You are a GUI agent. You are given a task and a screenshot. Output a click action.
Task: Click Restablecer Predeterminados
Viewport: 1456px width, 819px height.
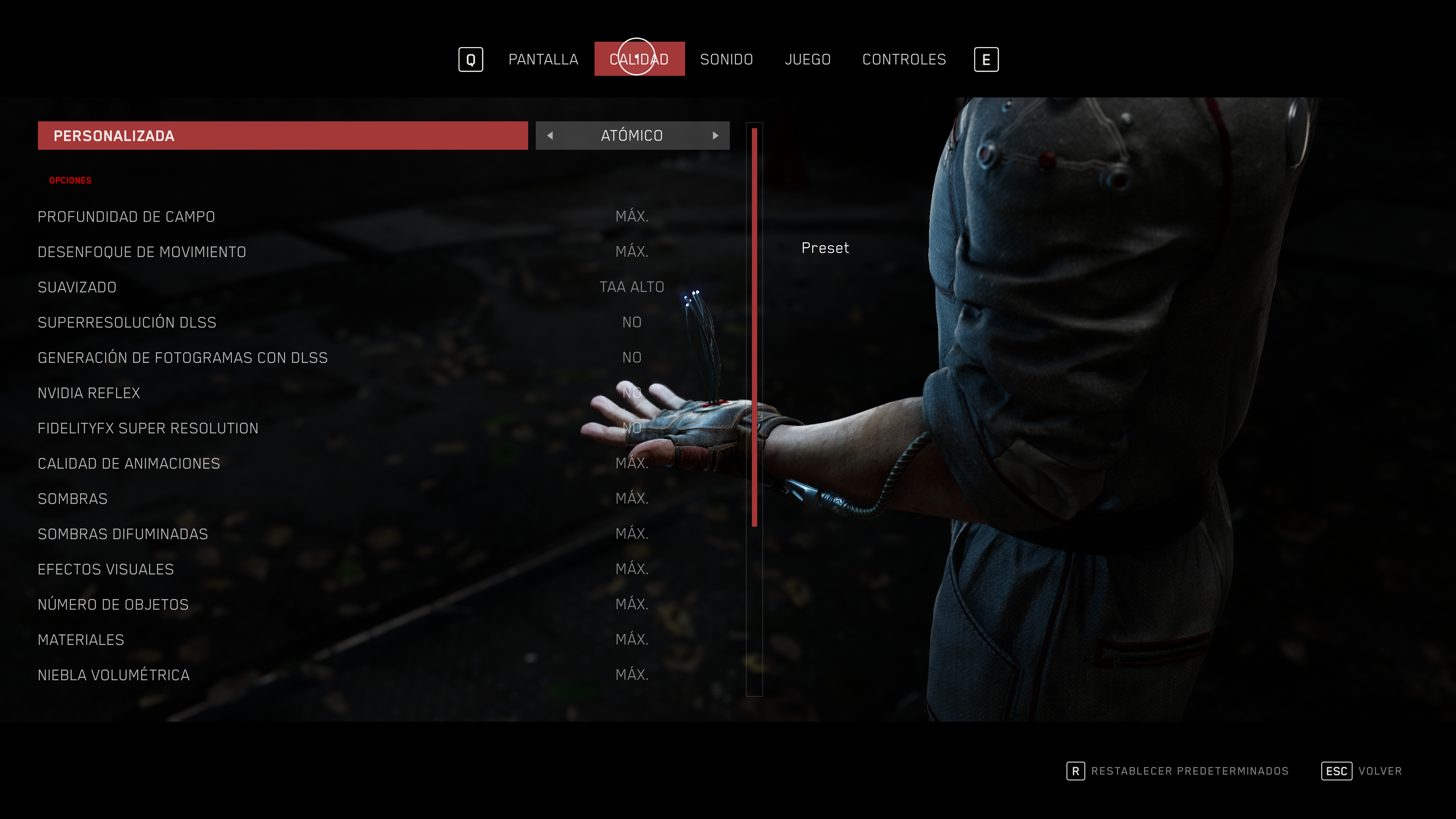[1189, 771]
